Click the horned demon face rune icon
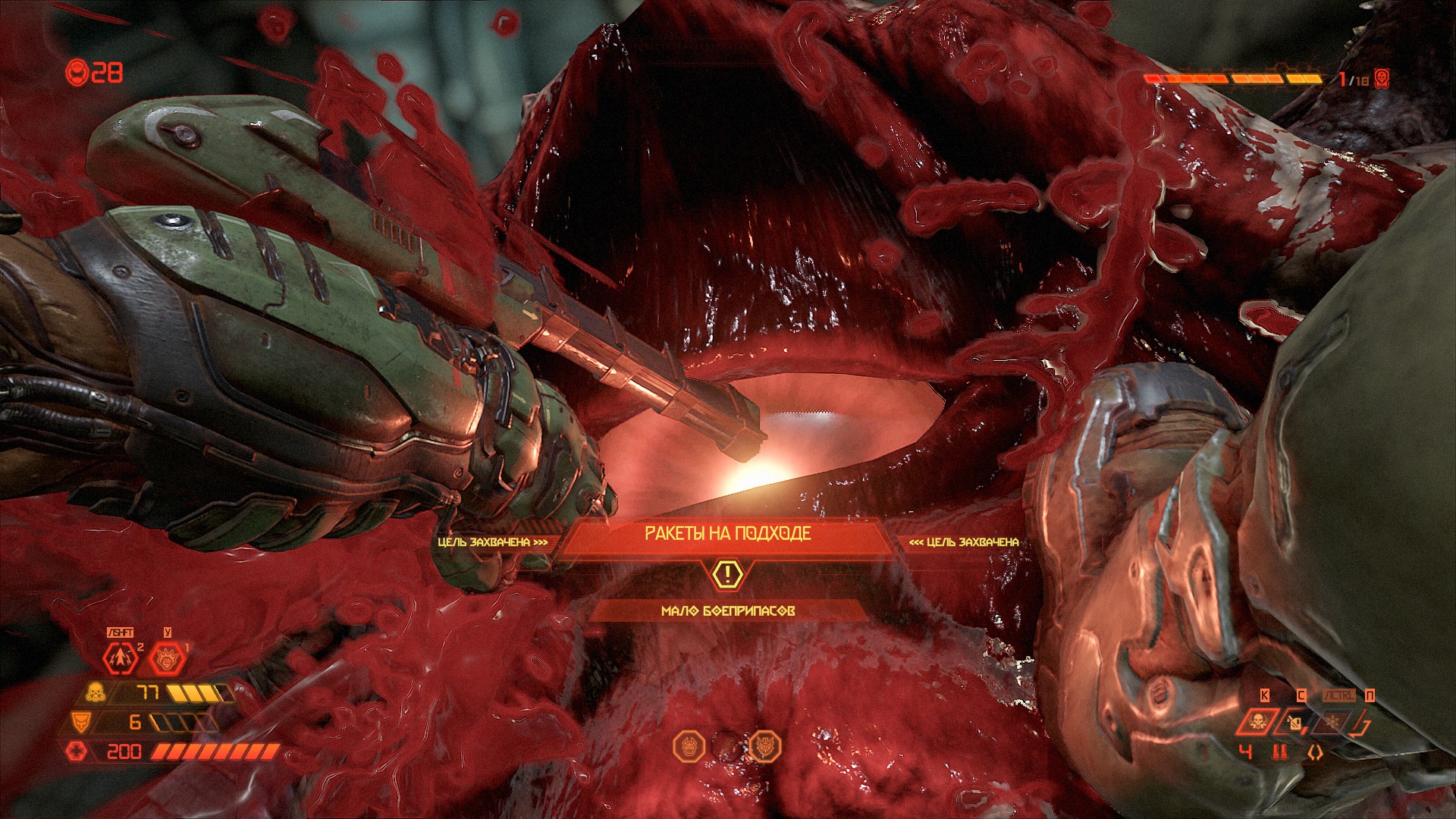The height and width of the screenshot is (819, 1456). pos(689,746)
